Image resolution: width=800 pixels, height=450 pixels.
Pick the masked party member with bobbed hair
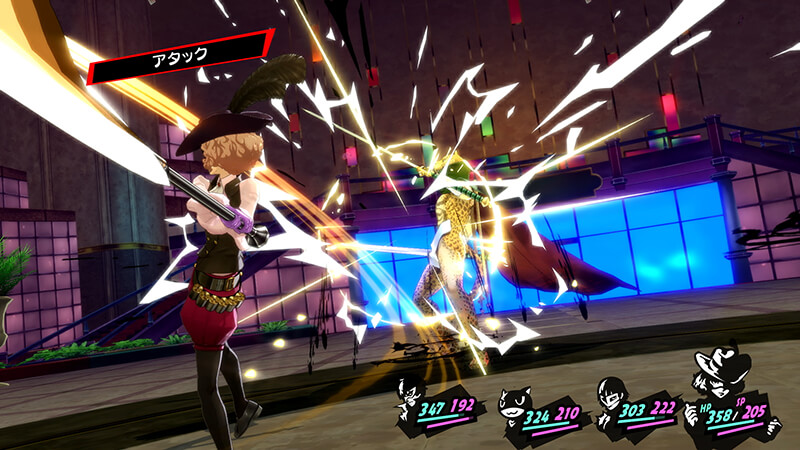tap(611, 394)
